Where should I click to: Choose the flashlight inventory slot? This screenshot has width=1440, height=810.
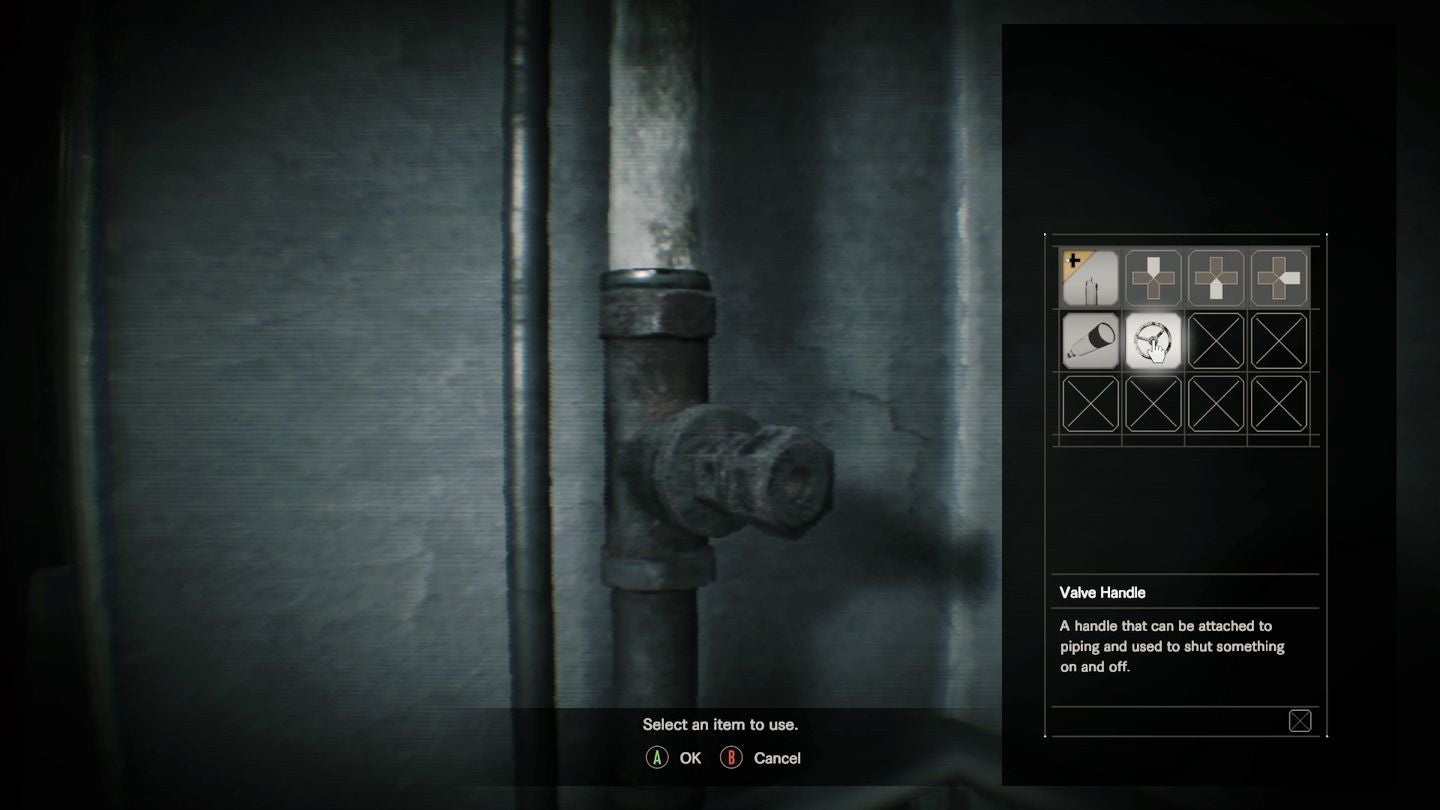coord(1090,341)
